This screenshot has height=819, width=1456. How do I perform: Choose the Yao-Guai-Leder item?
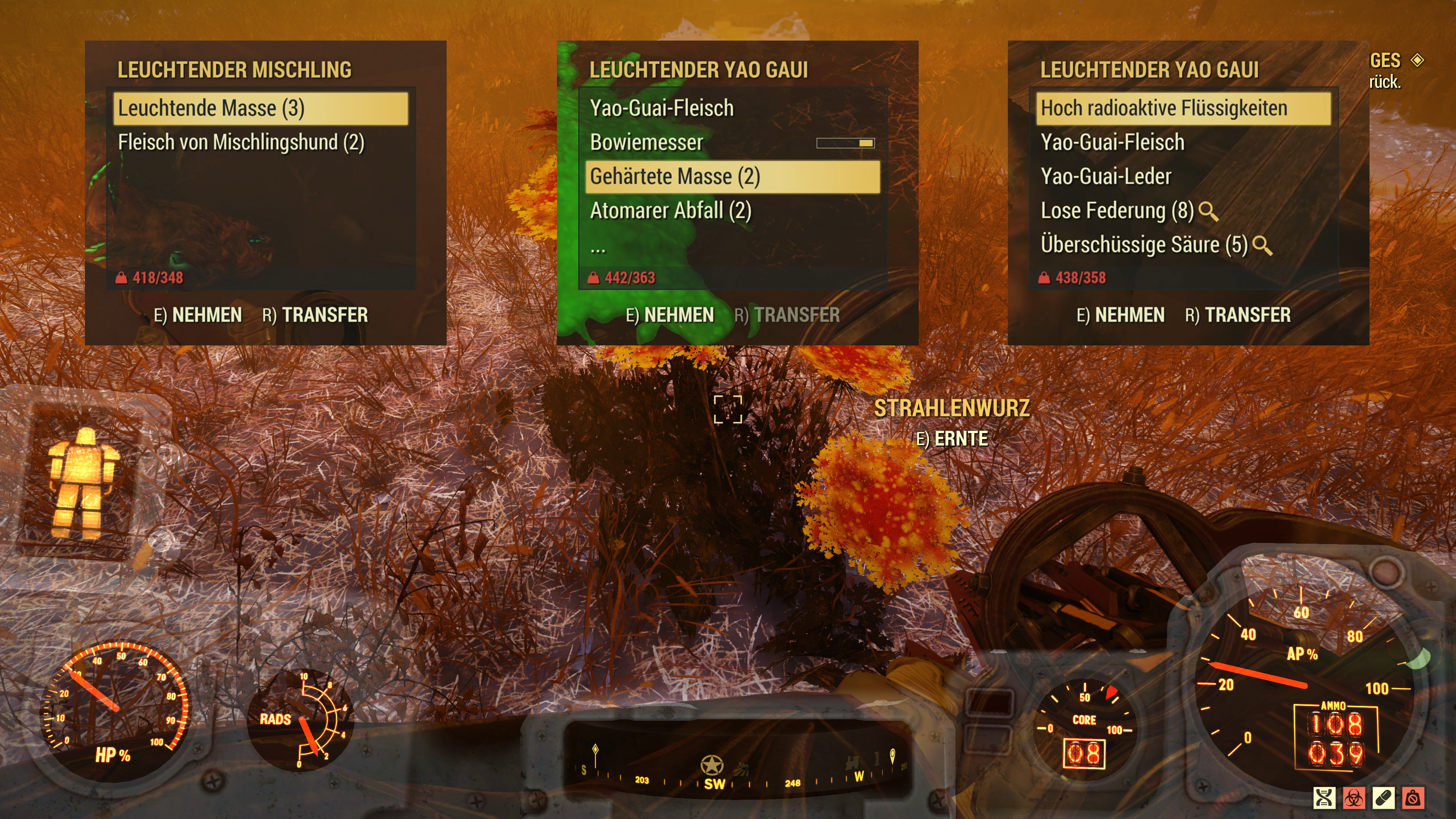(1106, 176)
